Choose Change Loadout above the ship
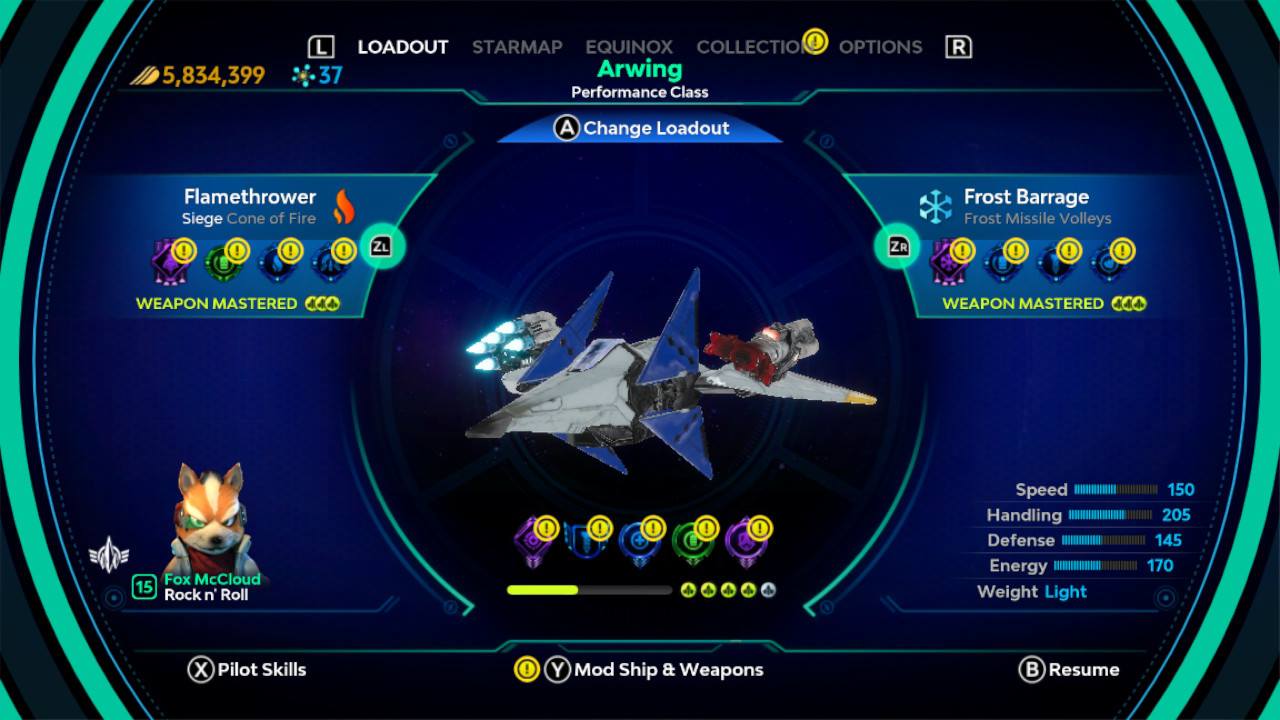 pos(641,128)
